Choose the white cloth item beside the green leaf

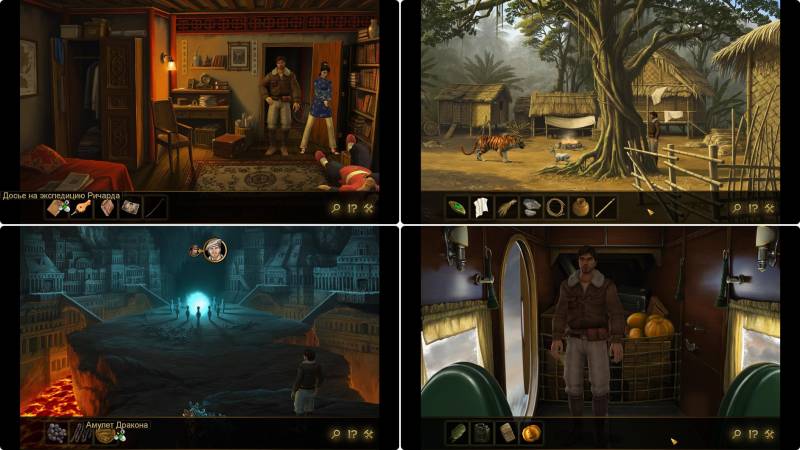[x=482, y=208]
